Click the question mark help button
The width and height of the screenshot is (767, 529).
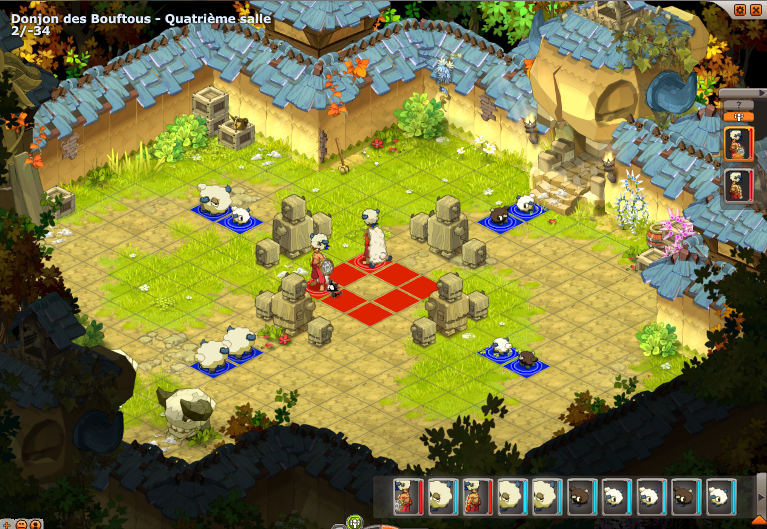(x=738, y=104)
